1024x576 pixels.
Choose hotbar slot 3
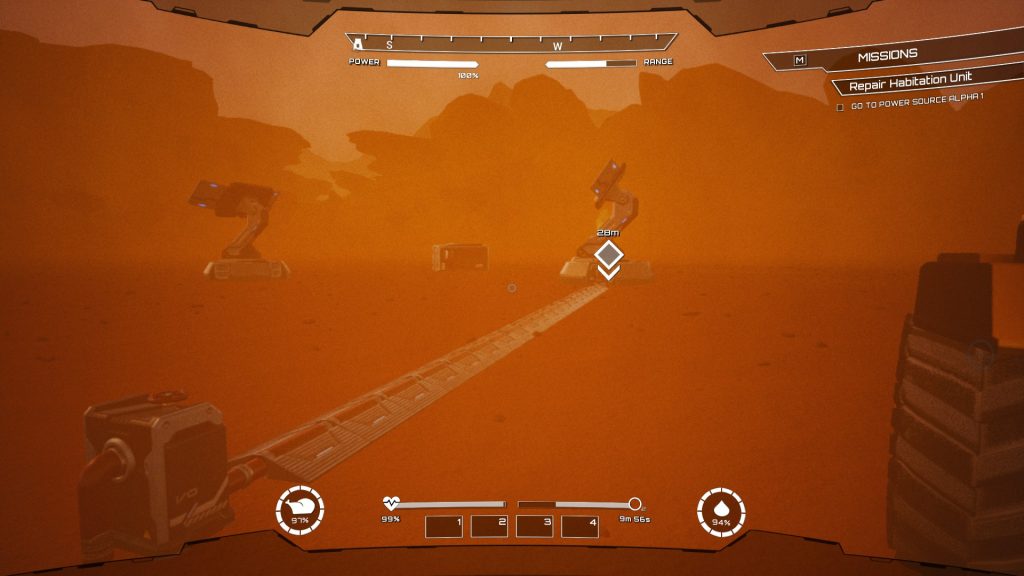pyautogui.click(x=534, y=525)
